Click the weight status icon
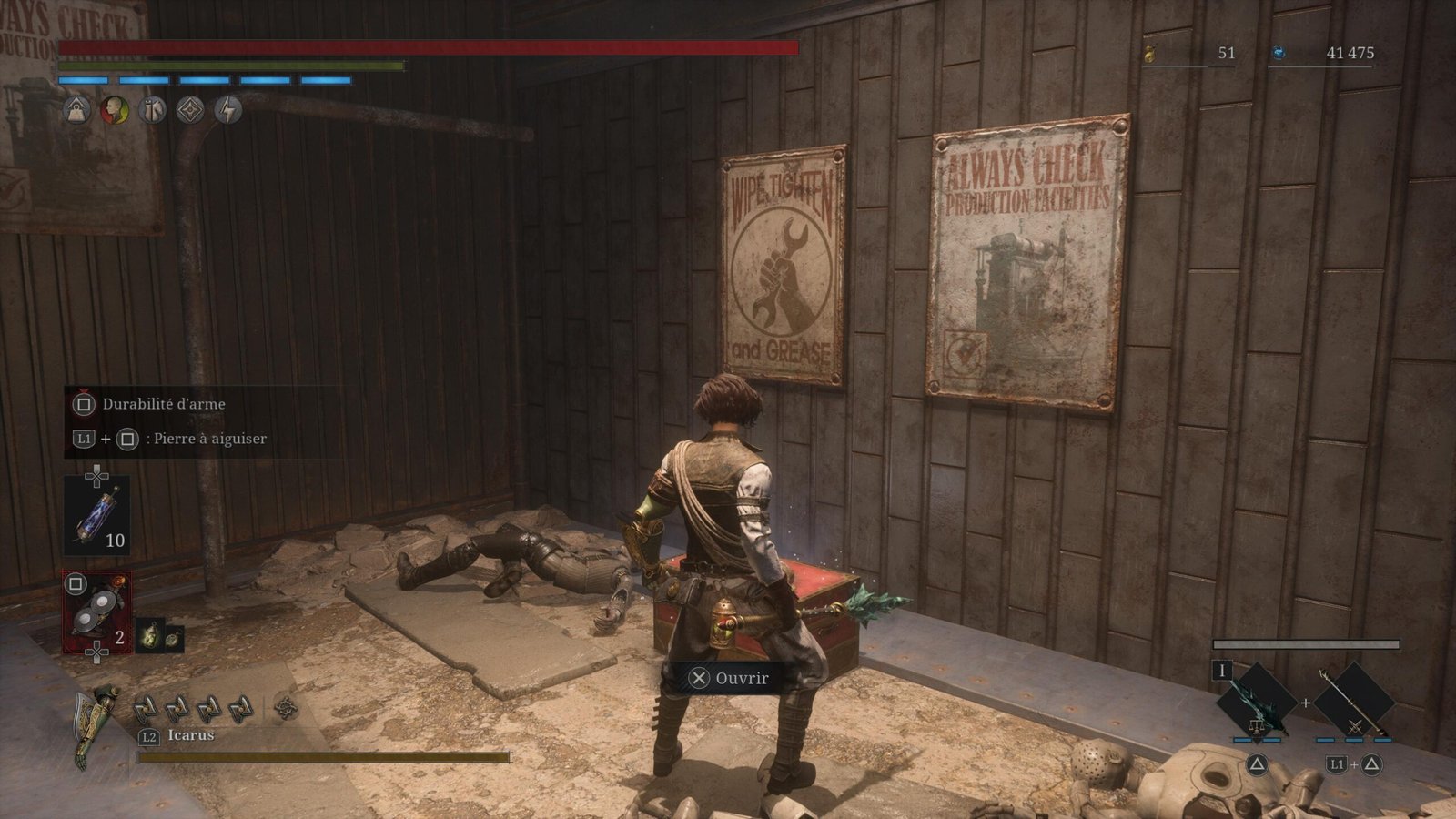Image resolution: width=1456 pixels, height=819 pixels. [x=77, y=111]
